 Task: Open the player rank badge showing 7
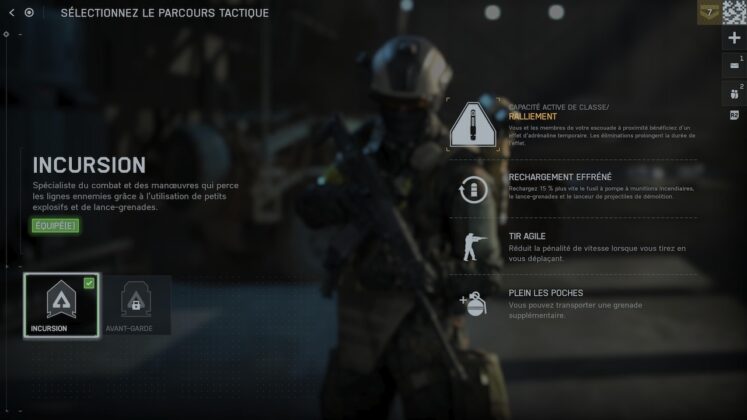[x=707, y=12]
